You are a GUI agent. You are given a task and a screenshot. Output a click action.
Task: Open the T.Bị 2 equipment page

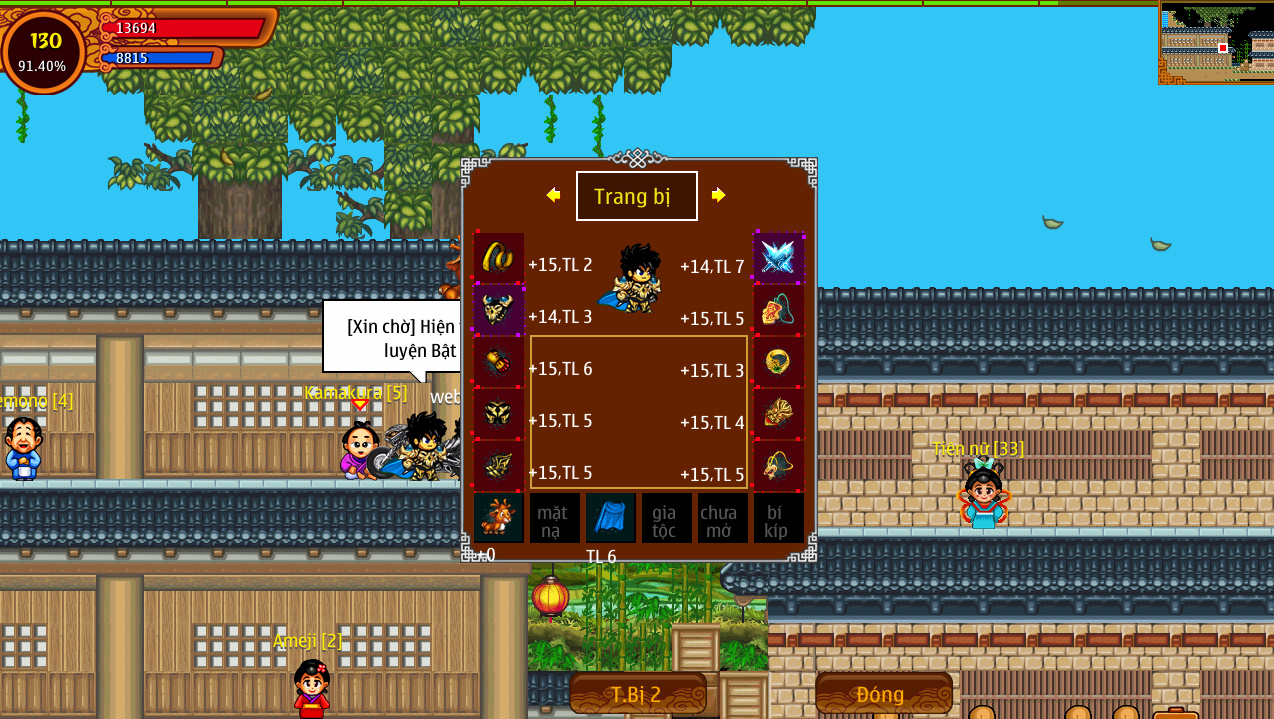pos(637,694)
